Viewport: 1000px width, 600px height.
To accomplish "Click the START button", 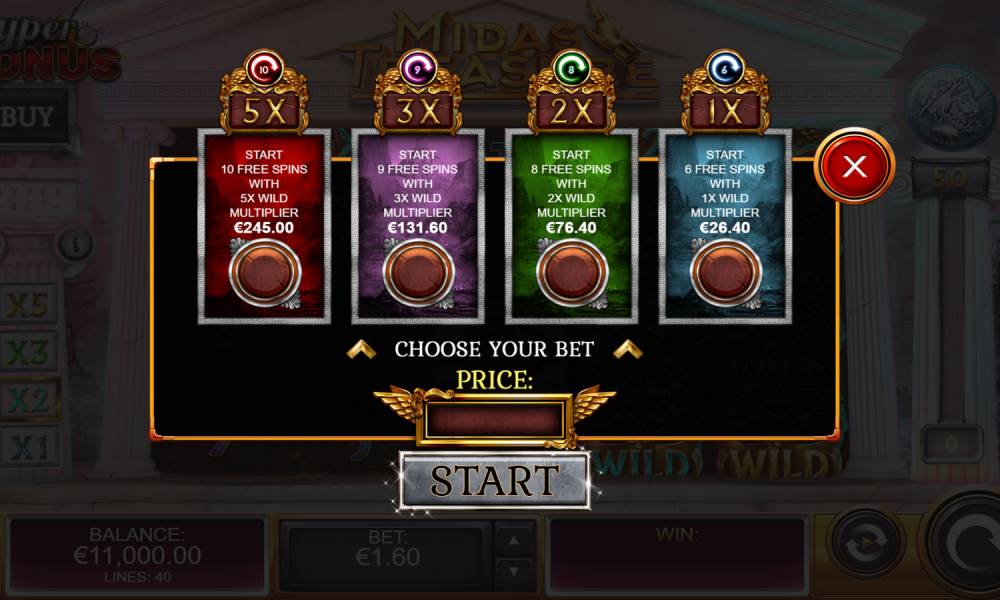I will point(494,481).
